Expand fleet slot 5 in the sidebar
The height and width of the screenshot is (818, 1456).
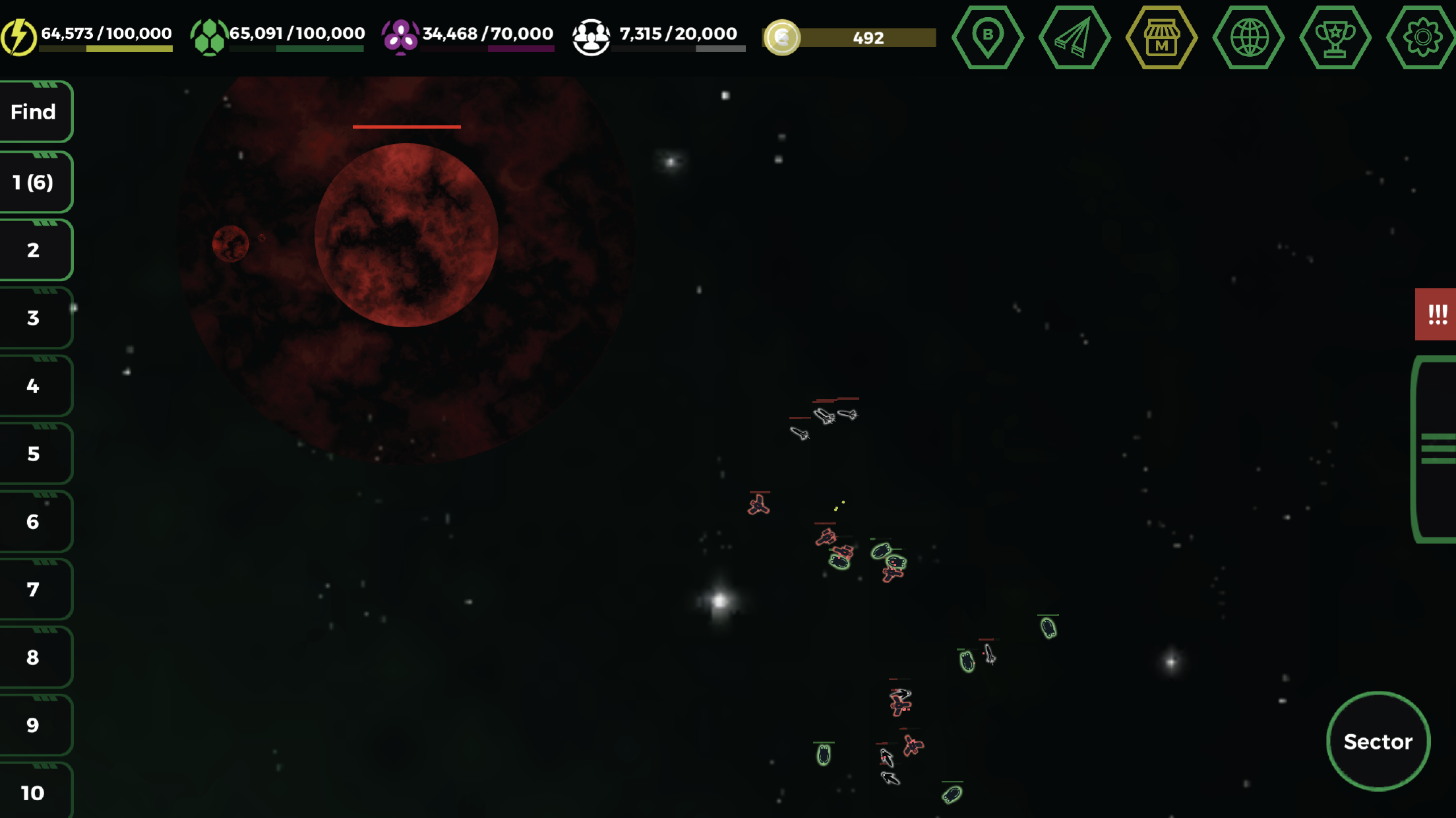pyautogui.click(x=32, y=453)
